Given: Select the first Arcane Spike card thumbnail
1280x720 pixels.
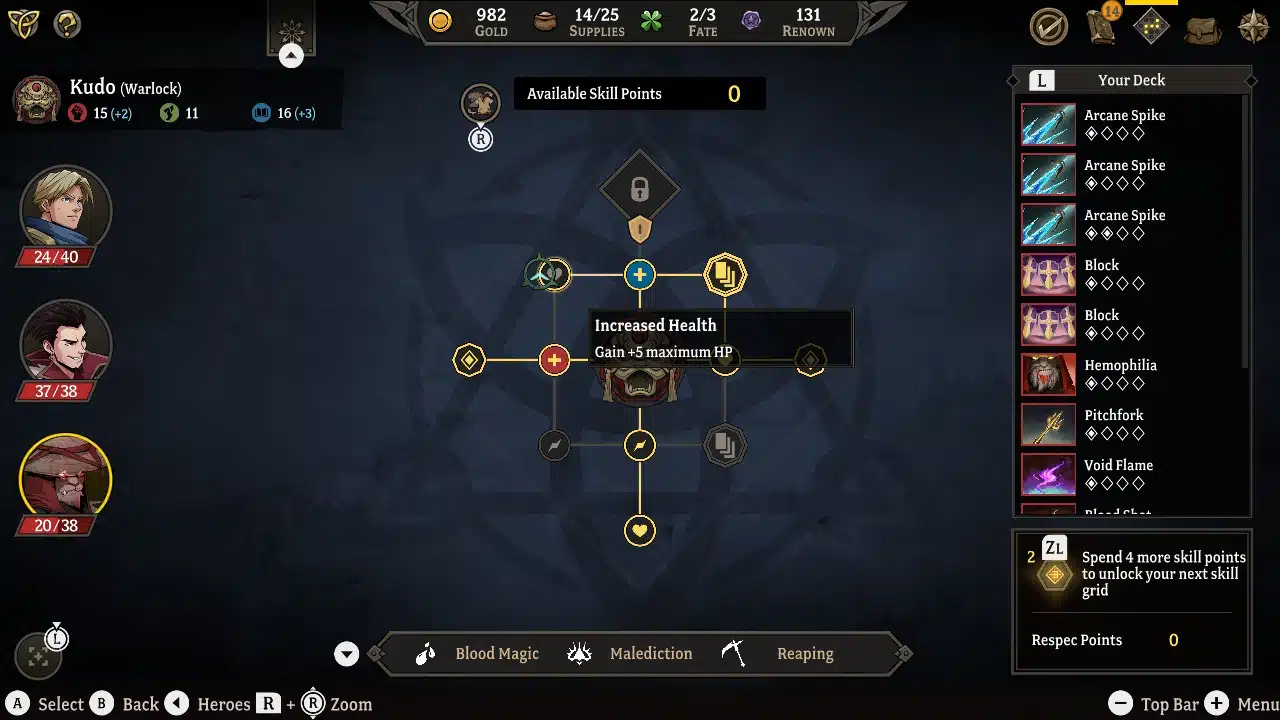Looking at the screenshot, I should pos(1048,124).
